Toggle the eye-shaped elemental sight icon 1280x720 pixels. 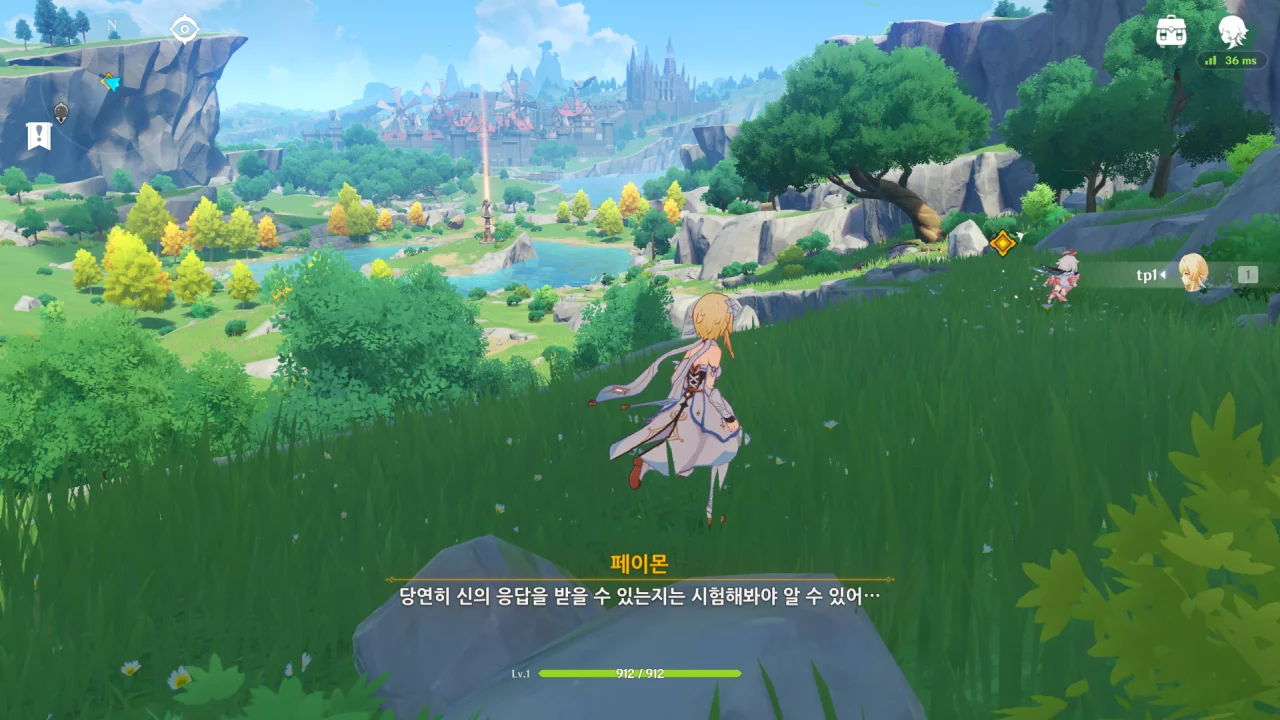(x=184, y=29)
